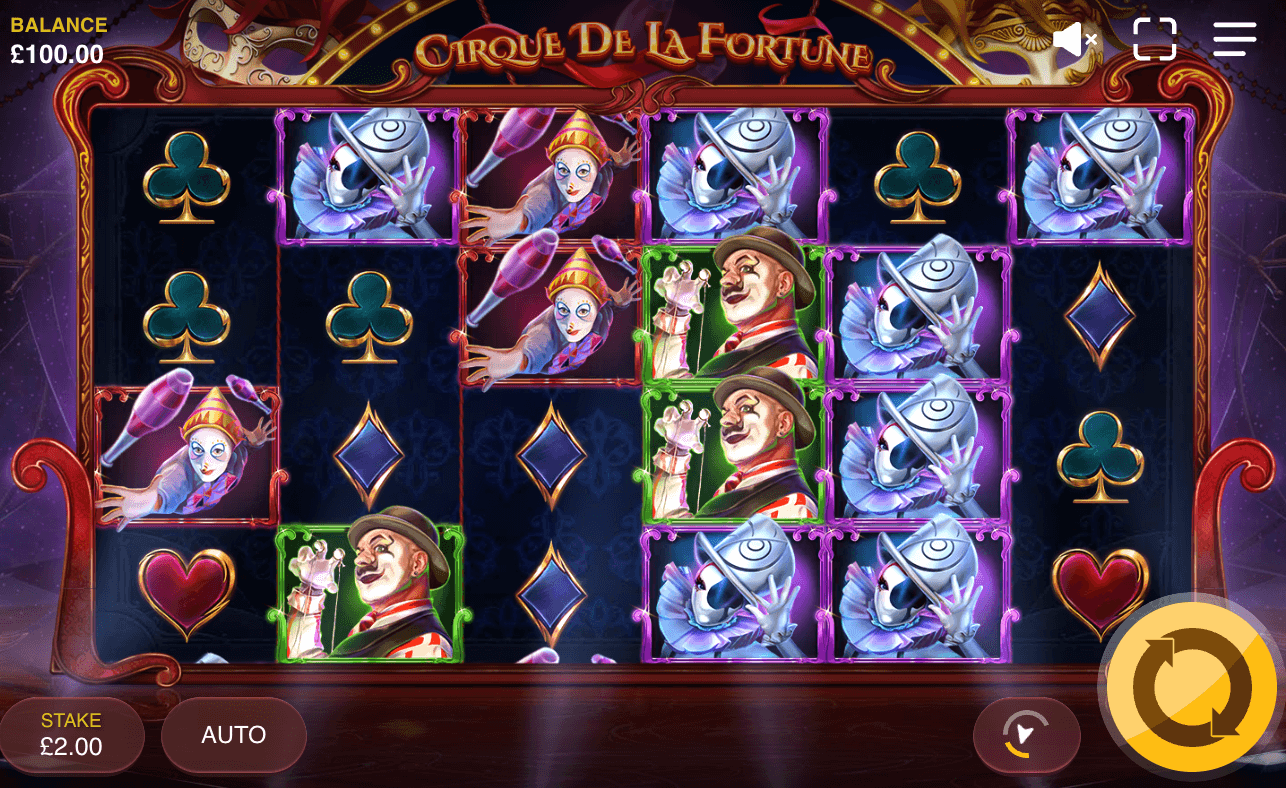1286x788 pixels.
Task: Open the AUTO spin options
Action: tap(232, 735)
